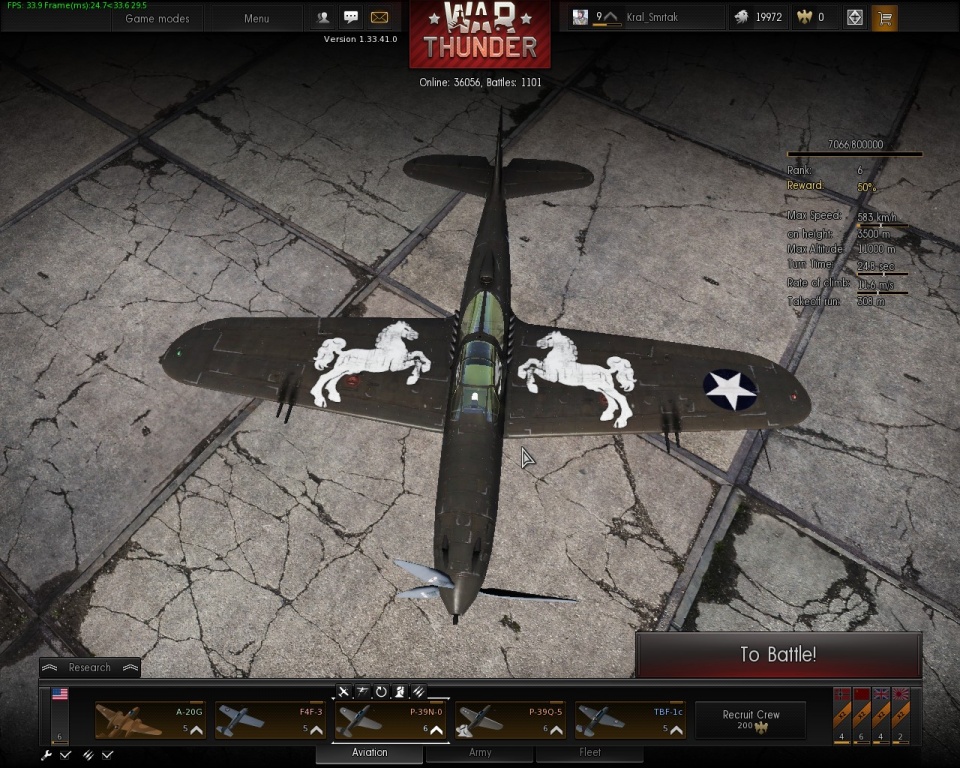Expand the Research panel
Image resolution: width=960 pixels, height=768 pixels.
pyautogui.click(x=90, y=667)
